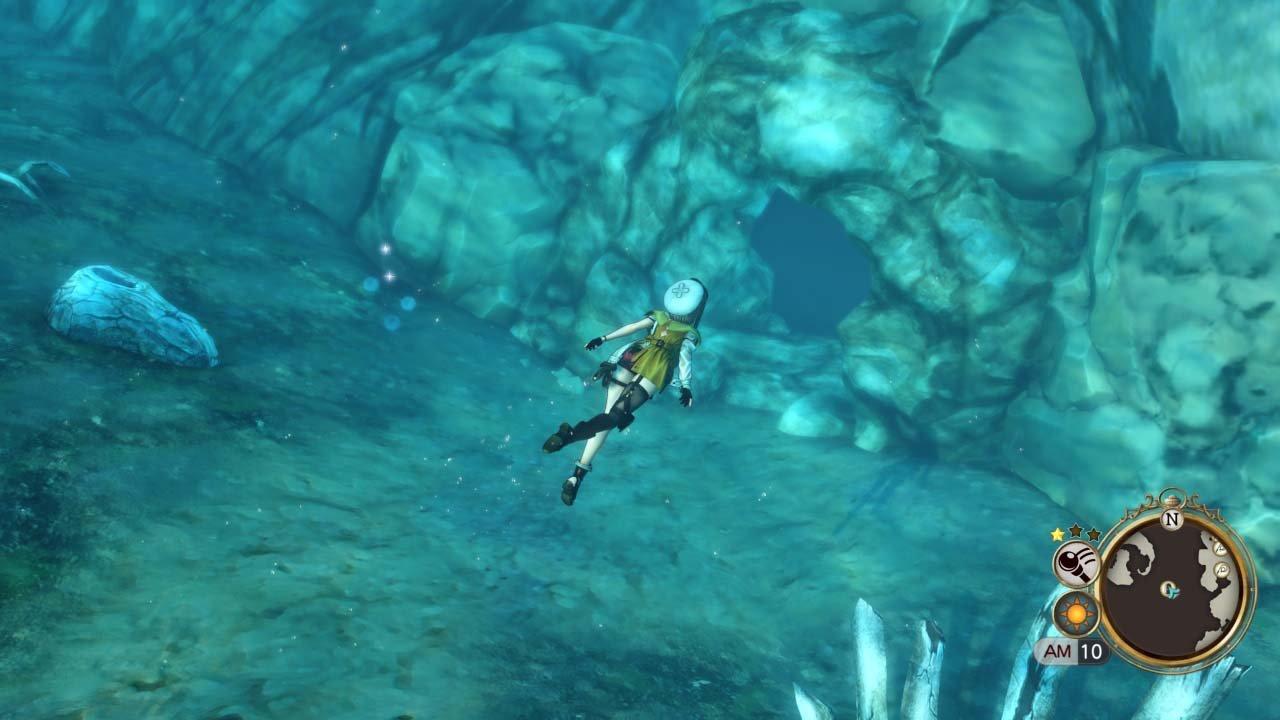Click the sun weather icon
Viewport: 1280px width, 720px height.
coord(1075,612)
